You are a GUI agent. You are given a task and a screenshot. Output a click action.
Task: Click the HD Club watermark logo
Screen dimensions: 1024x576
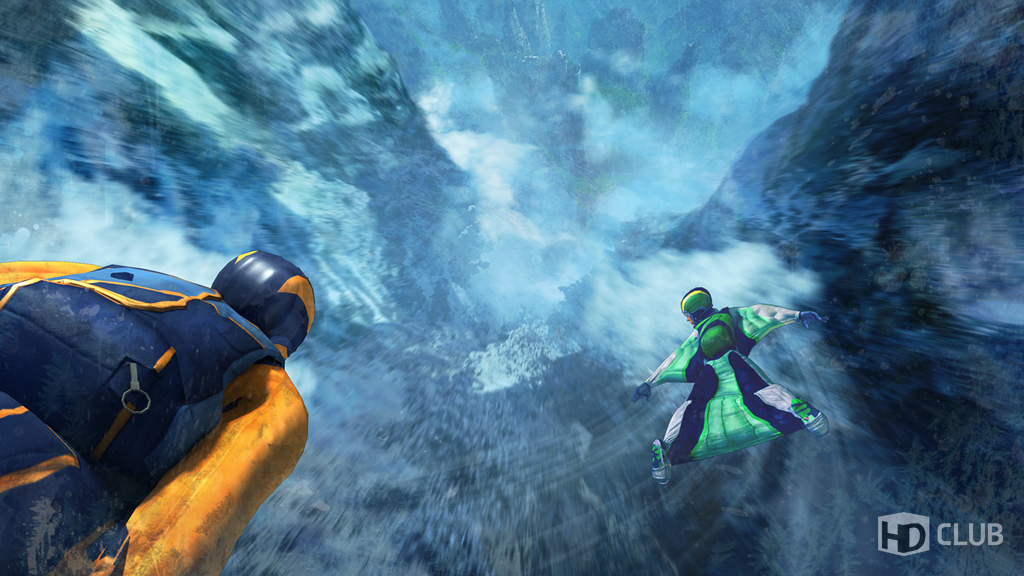939,534
